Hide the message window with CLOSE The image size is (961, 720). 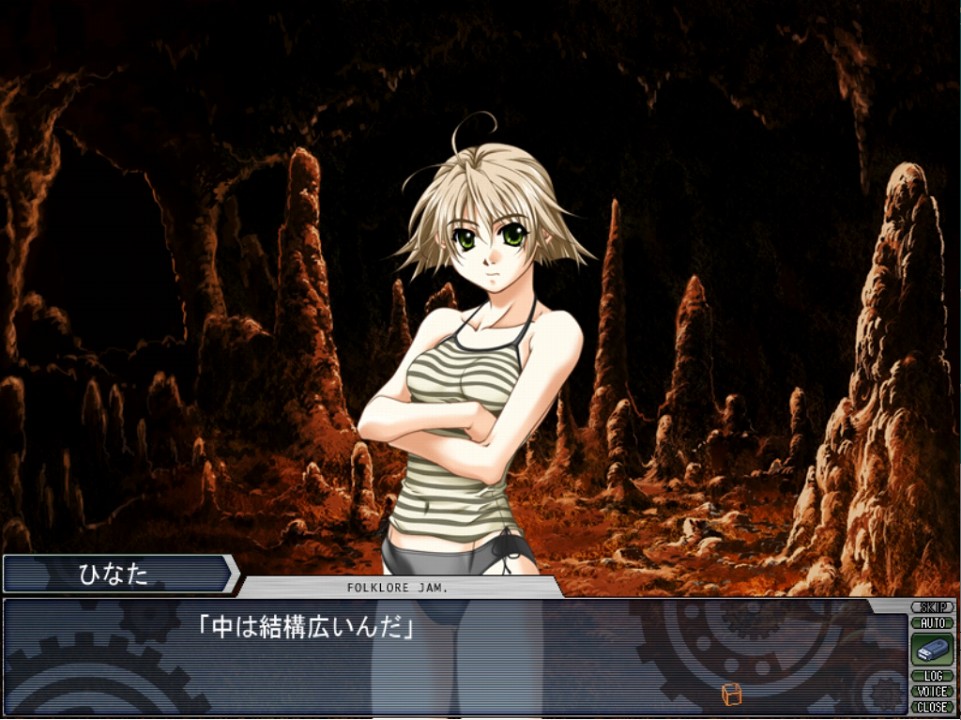point(932,707)
